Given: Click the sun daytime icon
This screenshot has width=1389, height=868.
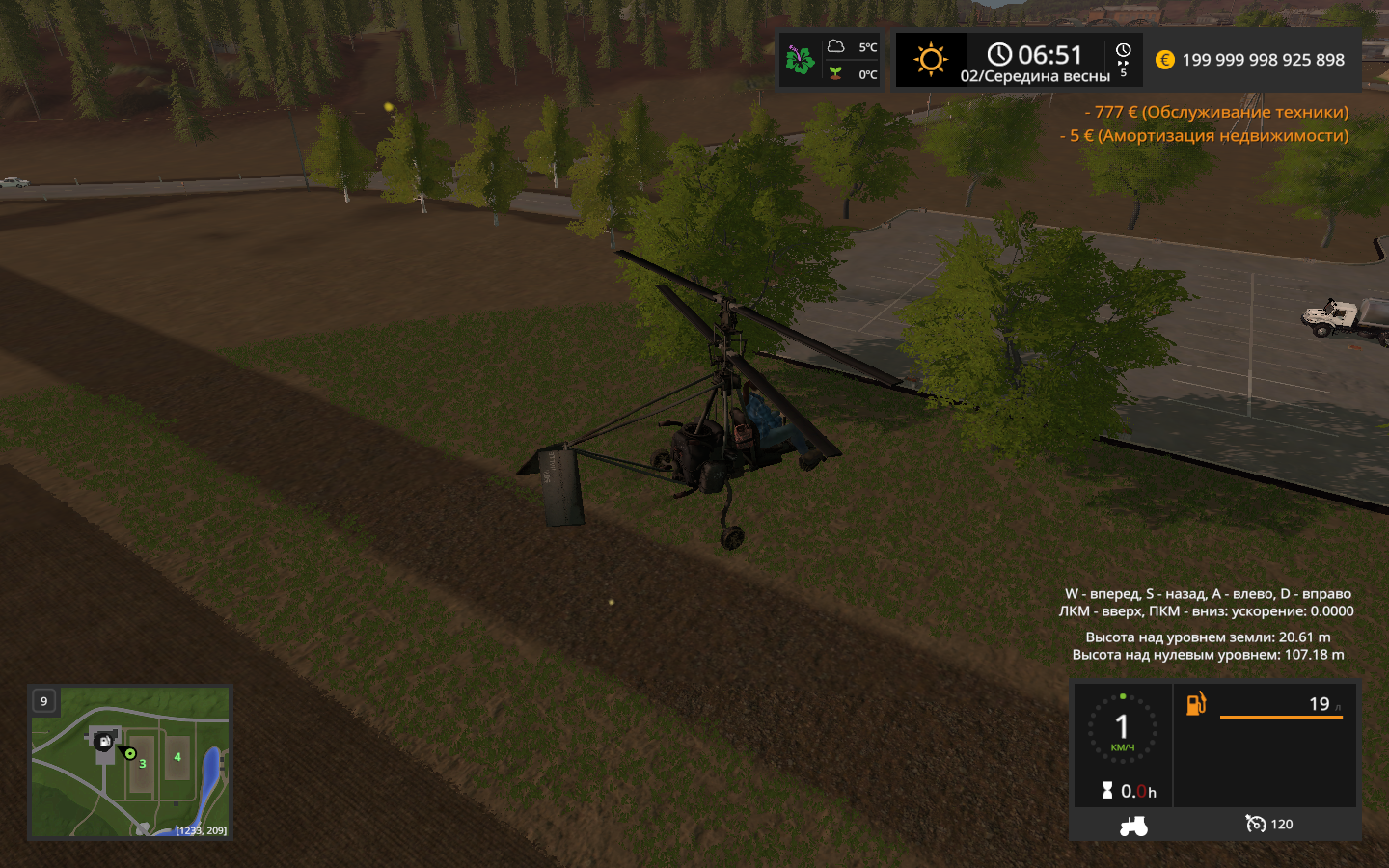Looking at the screenshot, I should point(931,60).
